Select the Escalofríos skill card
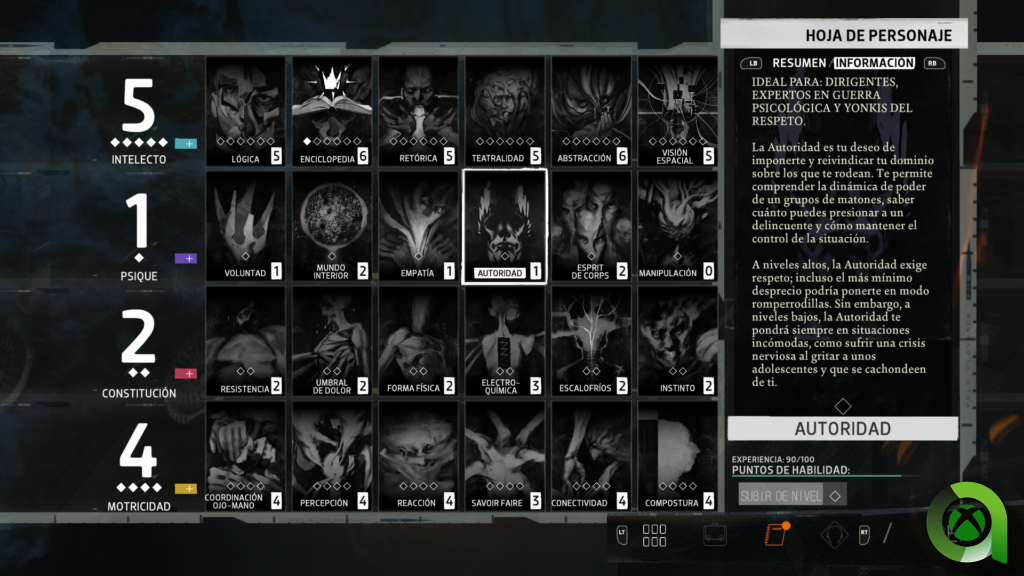Screen dimensions: 1024x576 coord(591,341)
